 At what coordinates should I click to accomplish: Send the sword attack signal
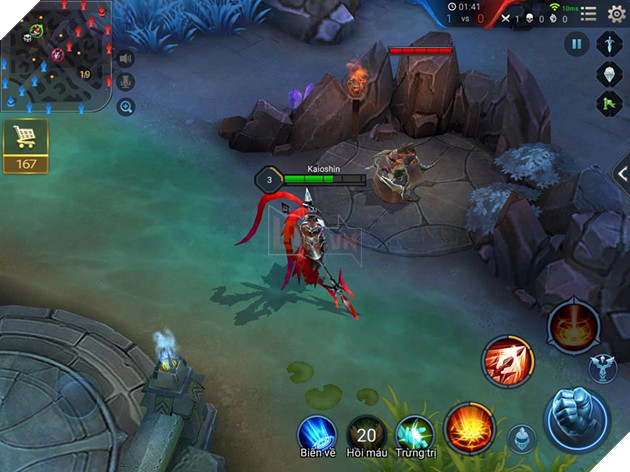pos(610,44)
